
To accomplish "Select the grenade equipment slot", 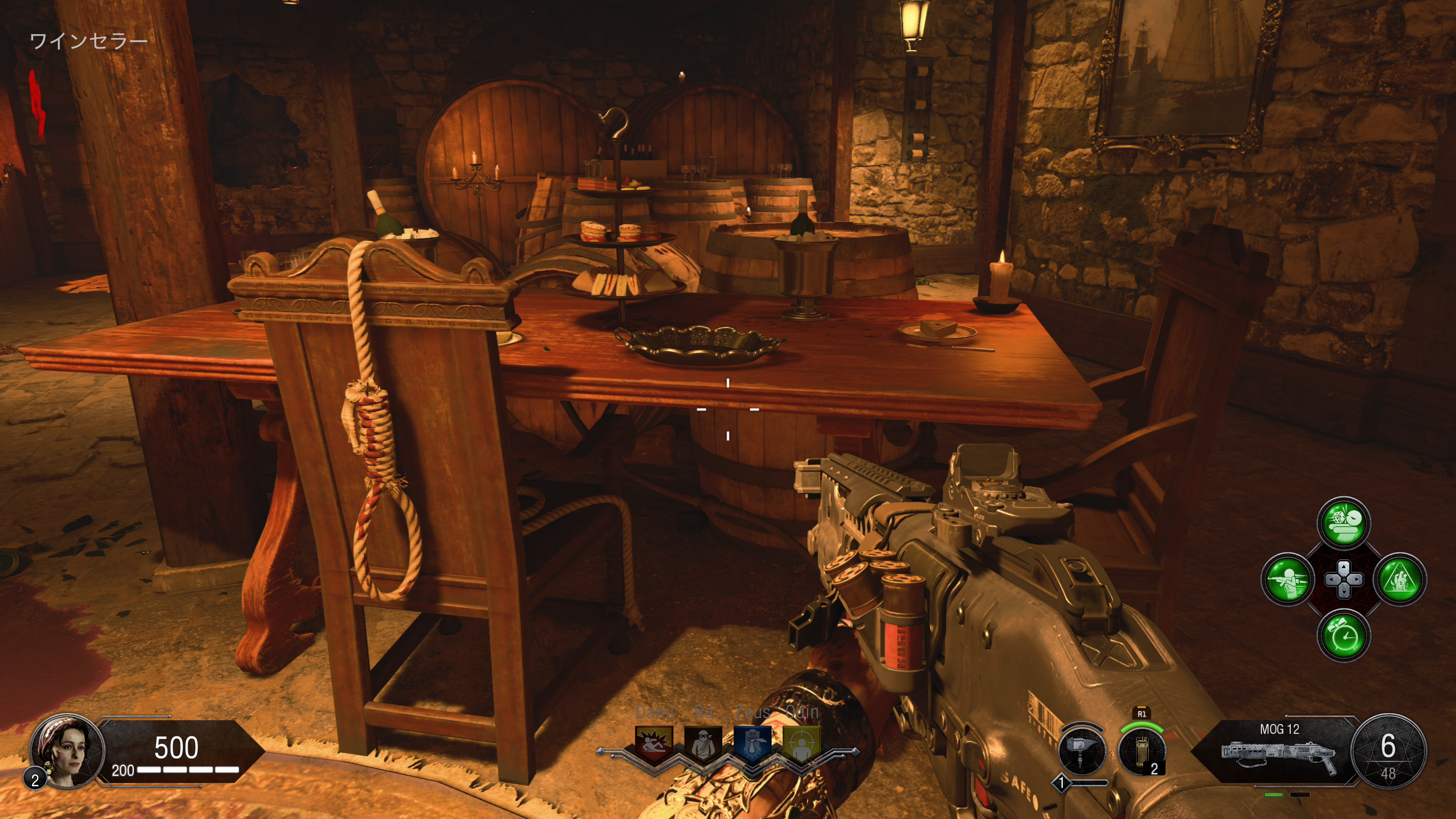I will tap(1142, 751).
